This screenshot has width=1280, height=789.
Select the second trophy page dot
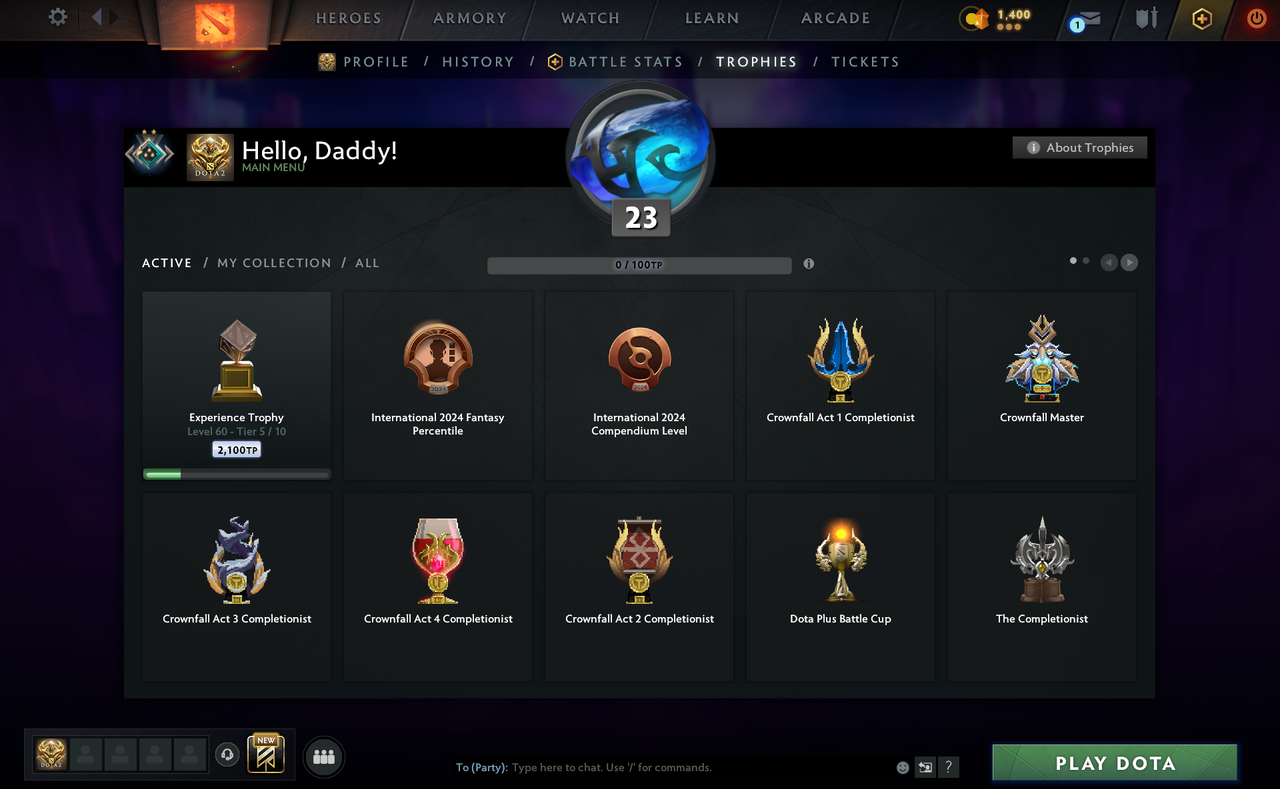(1085, 259)
